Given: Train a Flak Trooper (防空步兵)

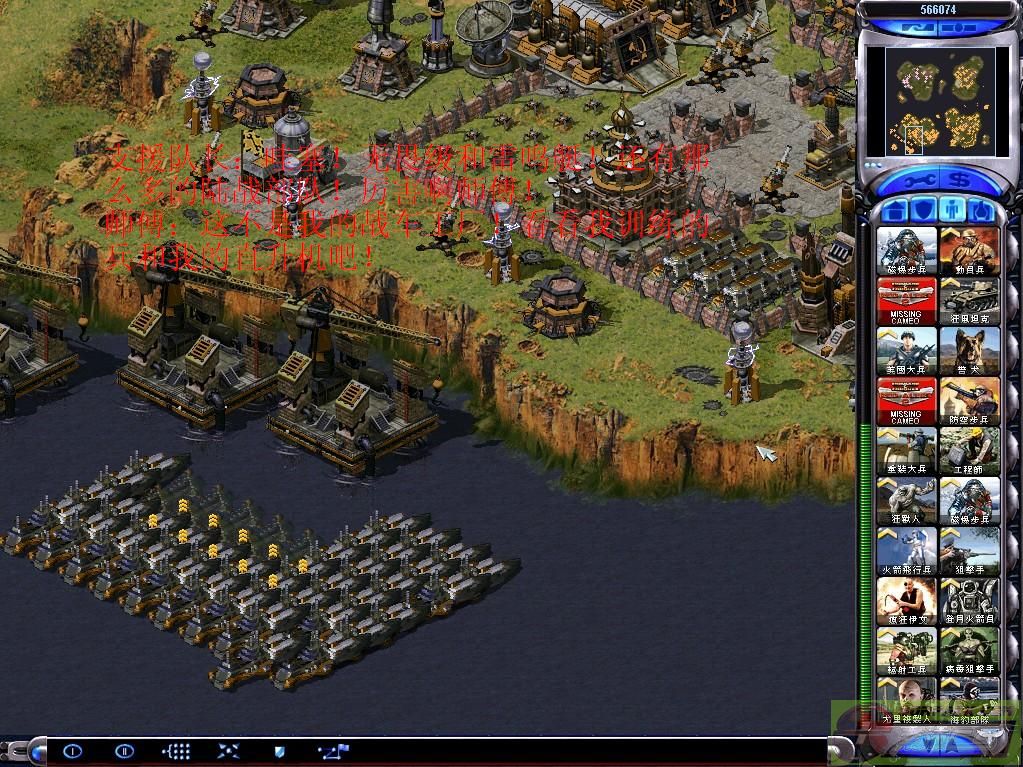Looking at the screenshot, I should 969,401.
